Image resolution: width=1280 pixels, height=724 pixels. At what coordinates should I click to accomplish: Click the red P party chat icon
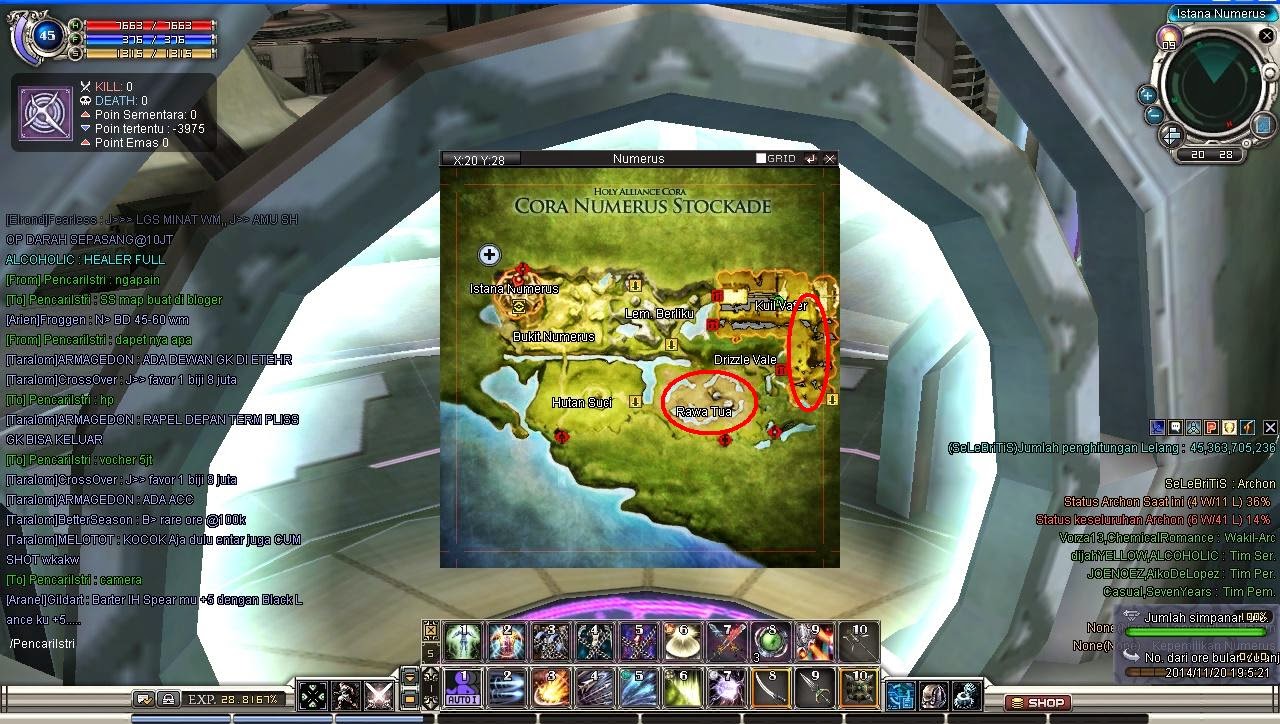(1210, 427)
